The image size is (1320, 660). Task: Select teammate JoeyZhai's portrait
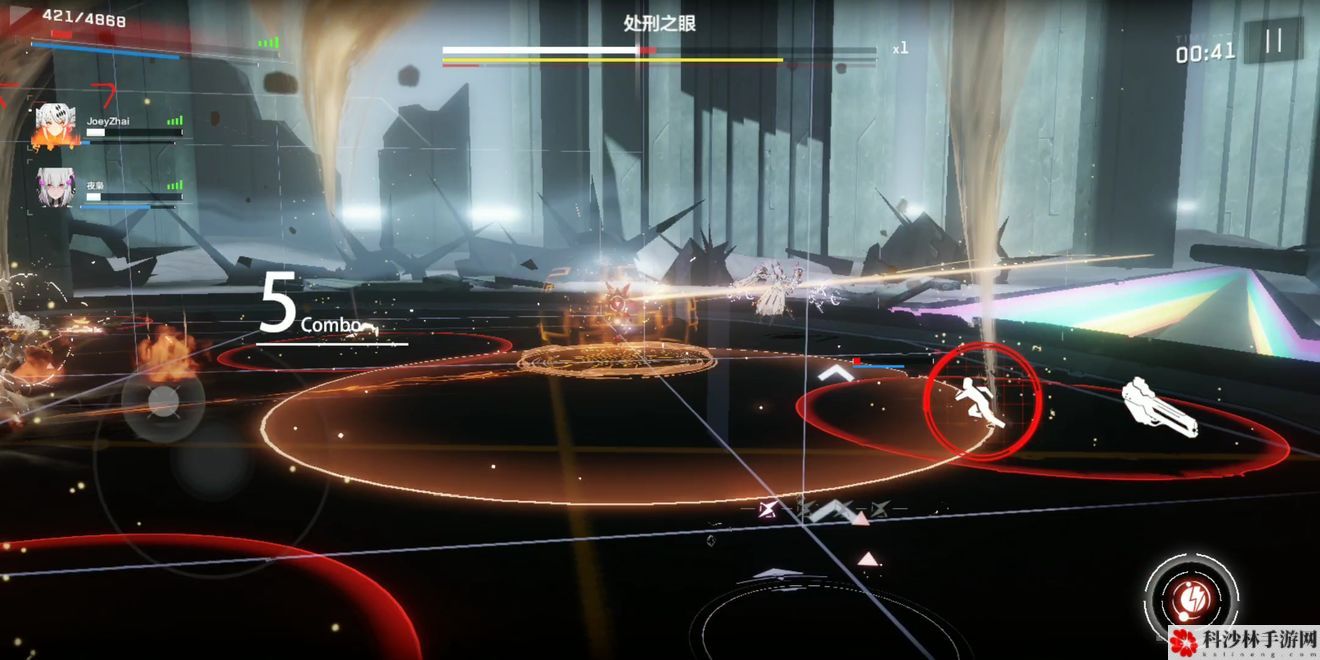[56, 125]
